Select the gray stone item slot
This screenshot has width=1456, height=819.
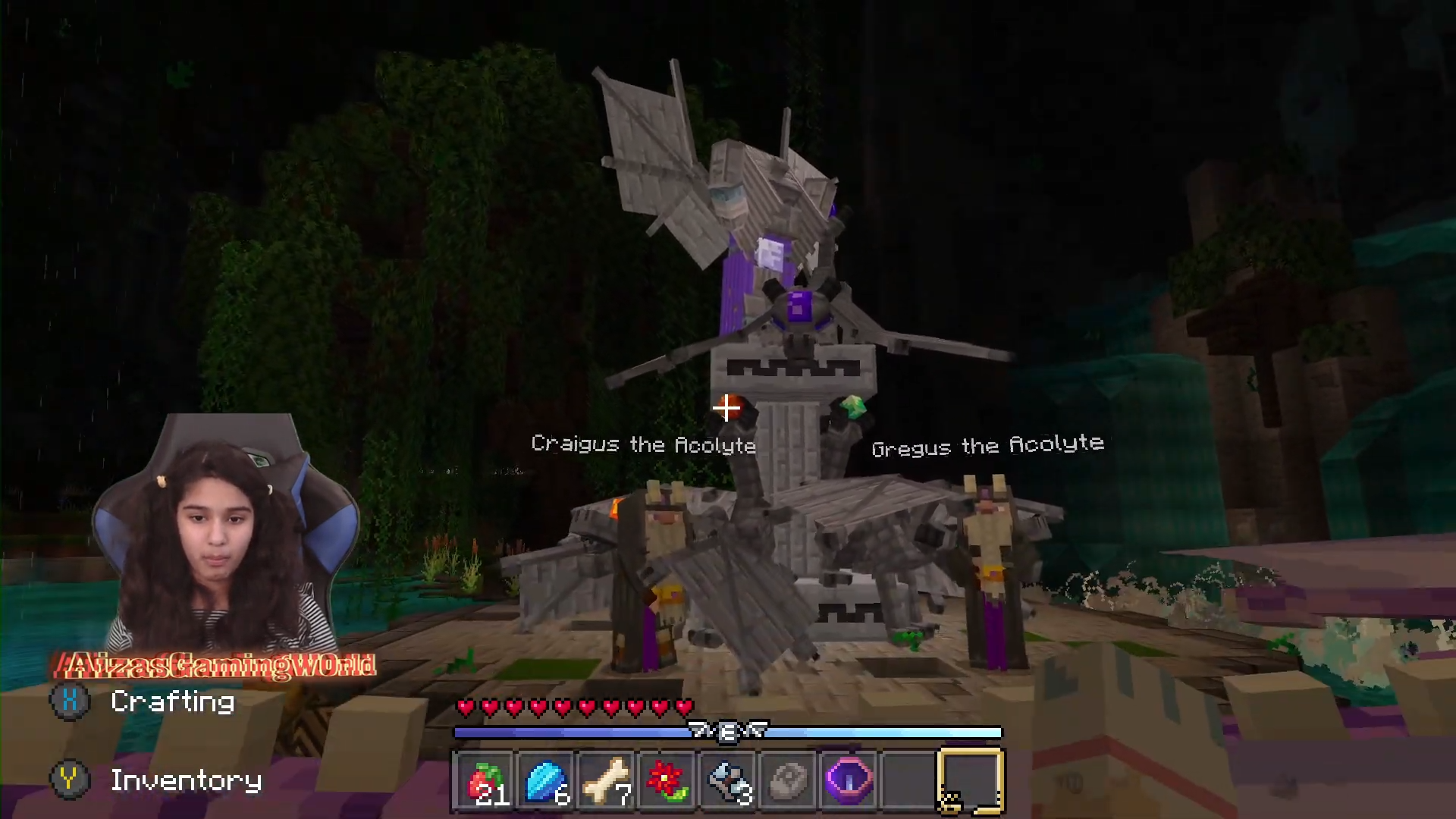pyautogui.click(x=789, y=781)
